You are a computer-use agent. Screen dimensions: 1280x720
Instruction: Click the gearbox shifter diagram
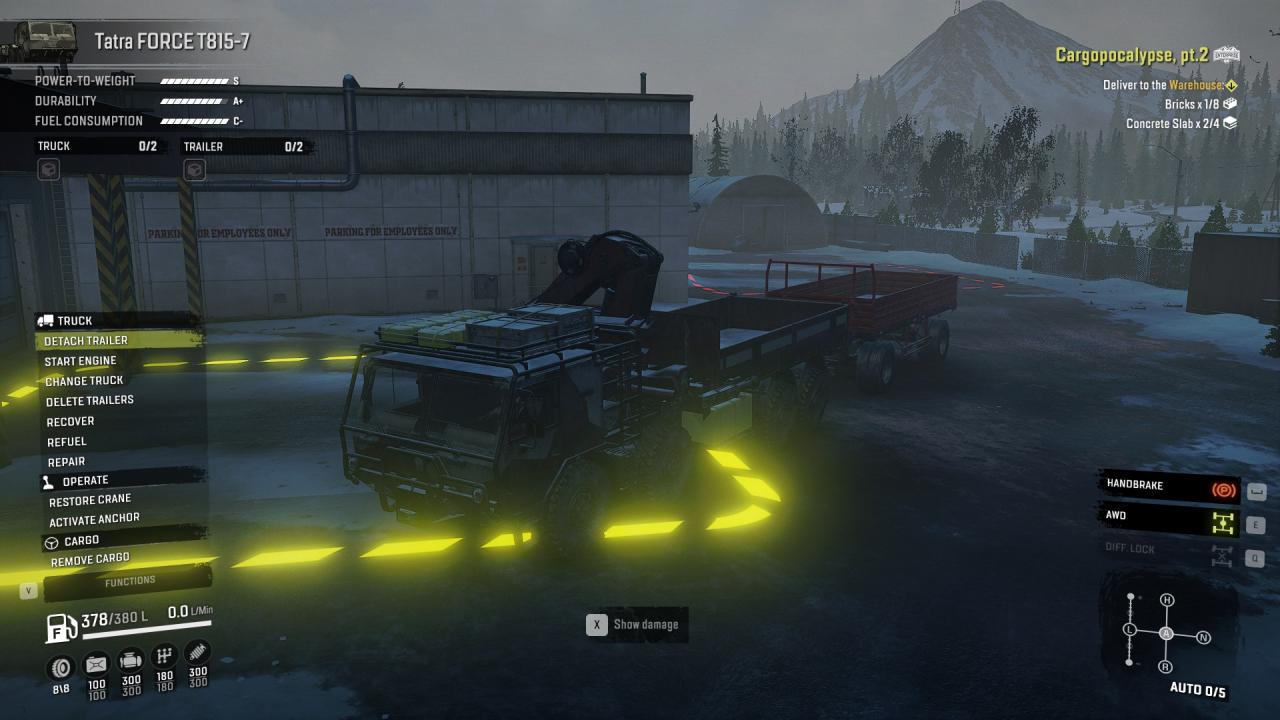(1166, 633)
